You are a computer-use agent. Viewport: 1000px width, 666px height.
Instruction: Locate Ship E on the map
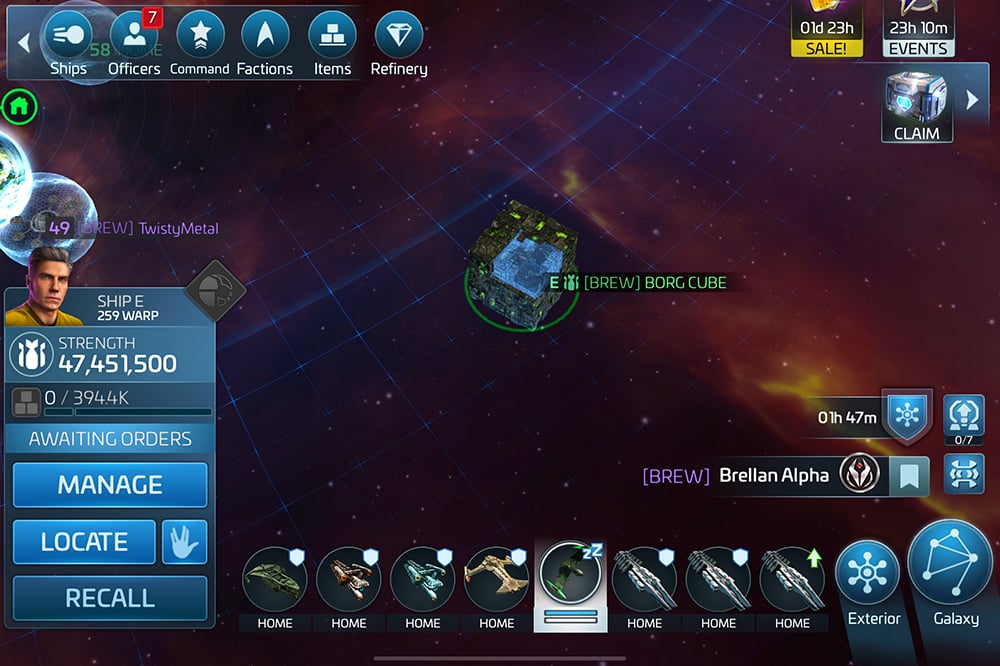click(x=84, y=542)
